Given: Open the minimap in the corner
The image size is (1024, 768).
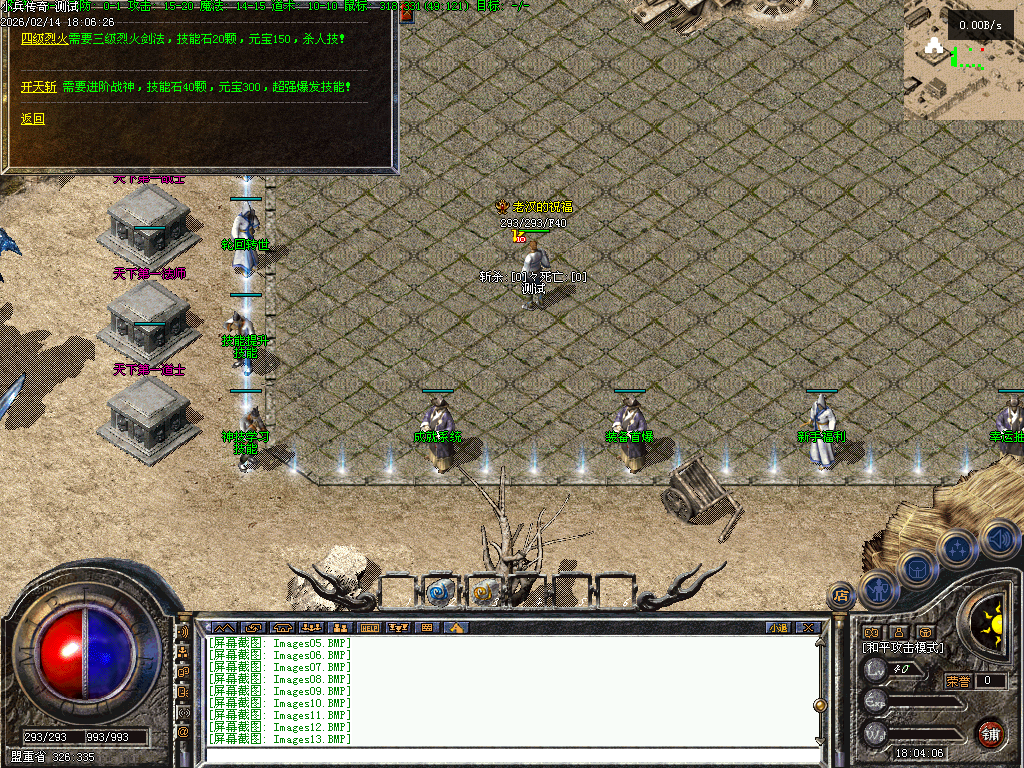Looking at the screenshot, I should click(x=963, y=60).
